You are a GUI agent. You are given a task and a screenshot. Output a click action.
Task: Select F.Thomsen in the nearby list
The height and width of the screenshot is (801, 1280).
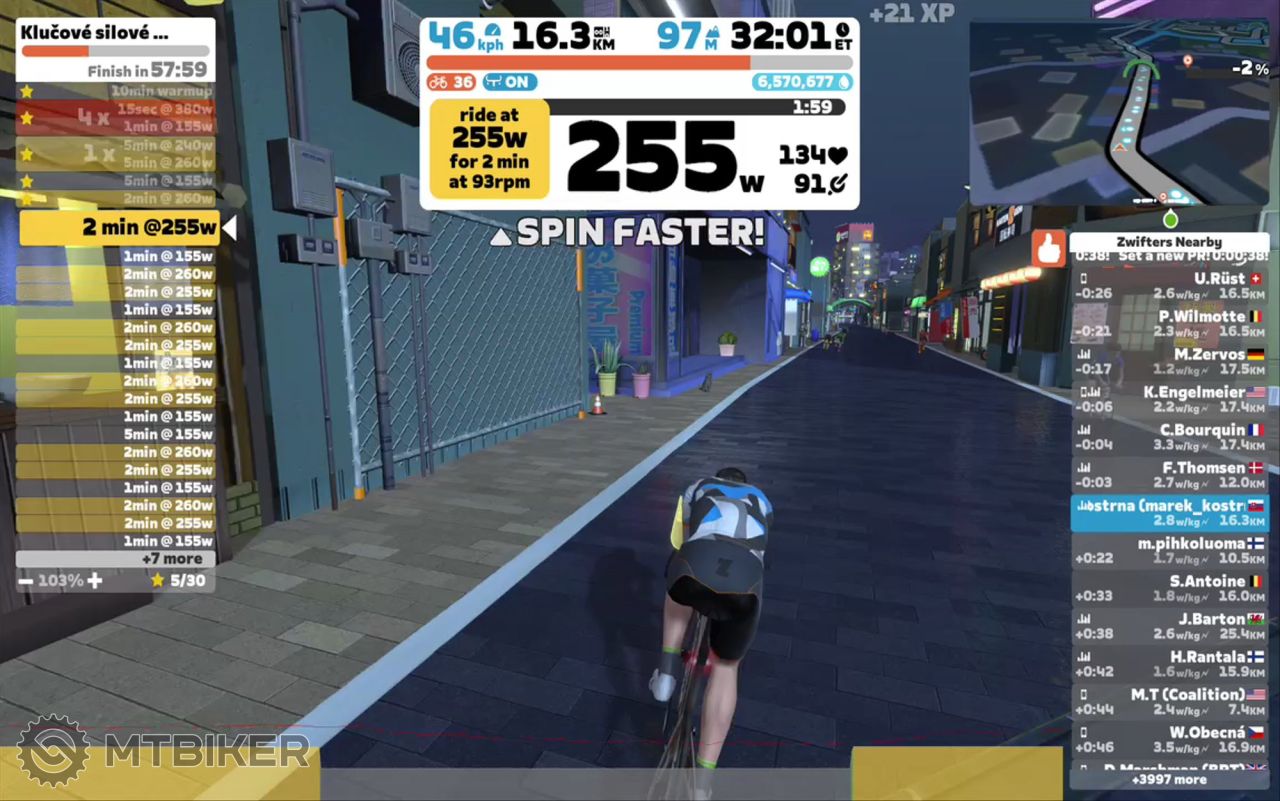pyautogui.click(x=1169, y=475)
